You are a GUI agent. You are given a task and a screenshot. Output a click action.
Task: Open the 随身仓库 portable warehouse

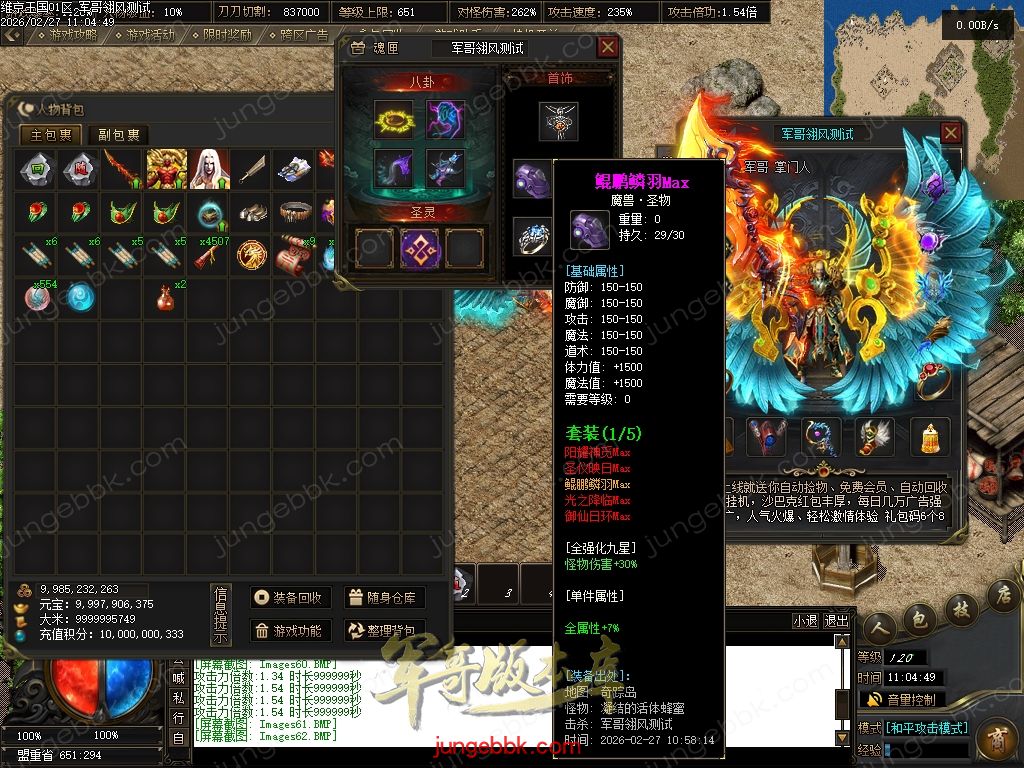384,597
